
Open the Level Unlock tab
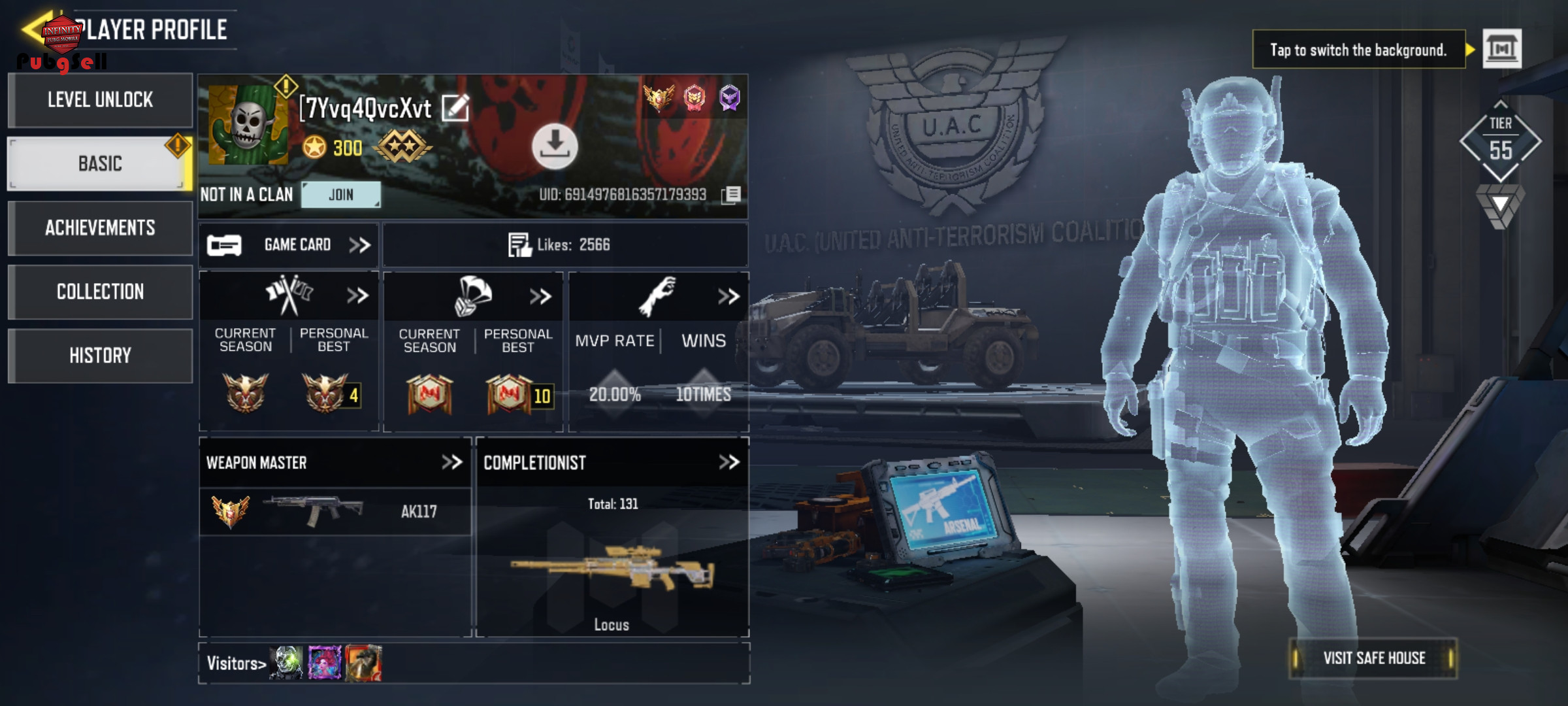click(x=100, y=100)
